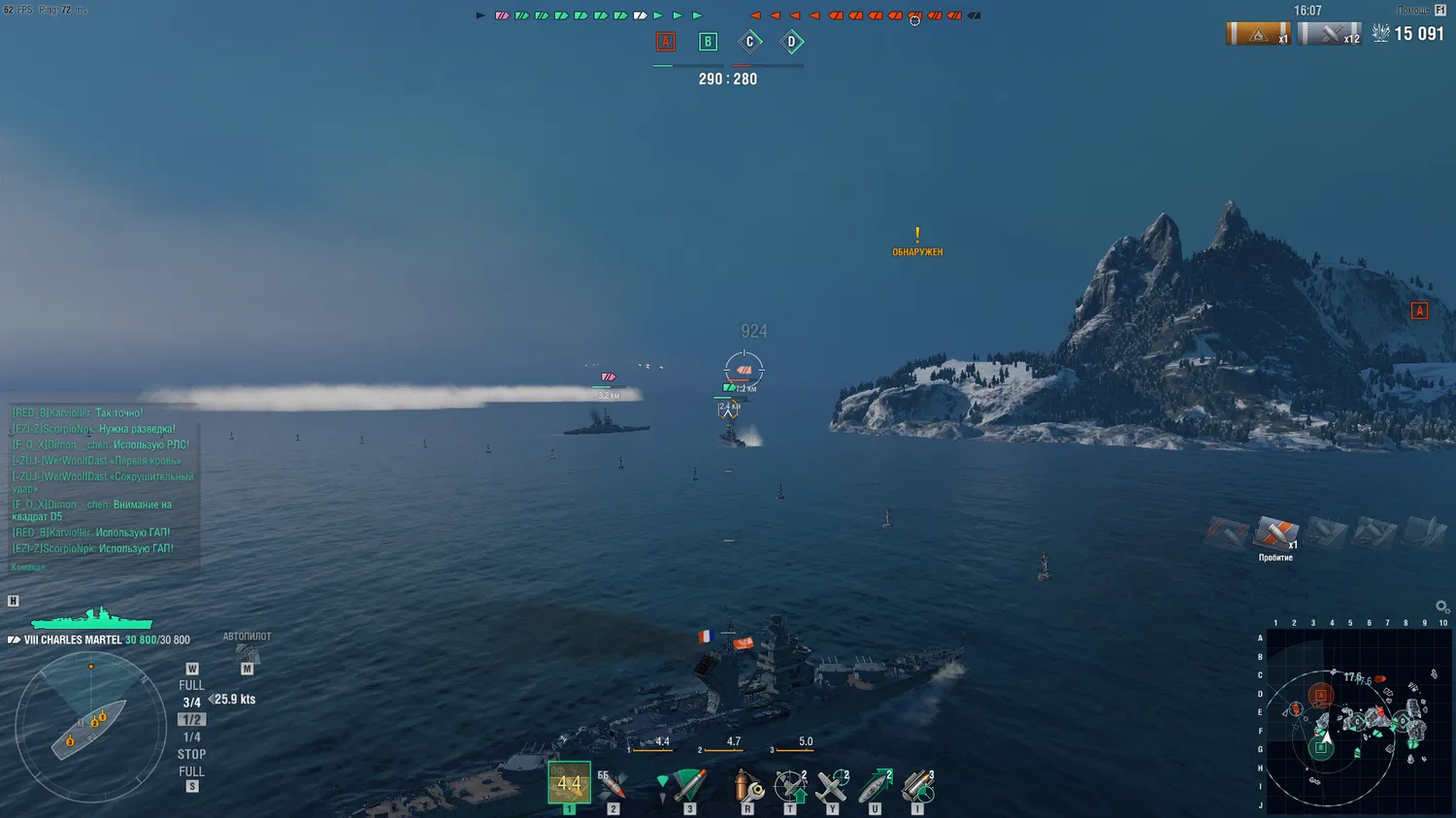This screenshot has width=1456, height=818.
Task: Select the torpedo launcher weapon
Action: point(689,784)
